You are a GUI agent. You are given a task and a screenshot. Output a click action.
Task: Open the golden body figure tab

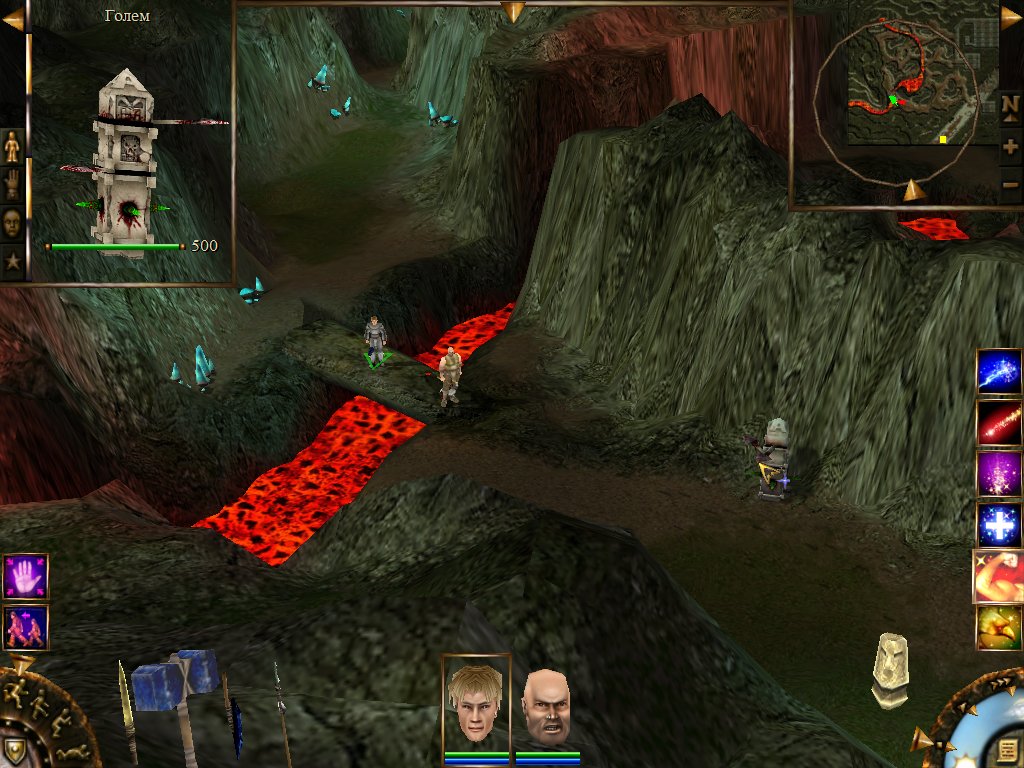click(12, 147)
